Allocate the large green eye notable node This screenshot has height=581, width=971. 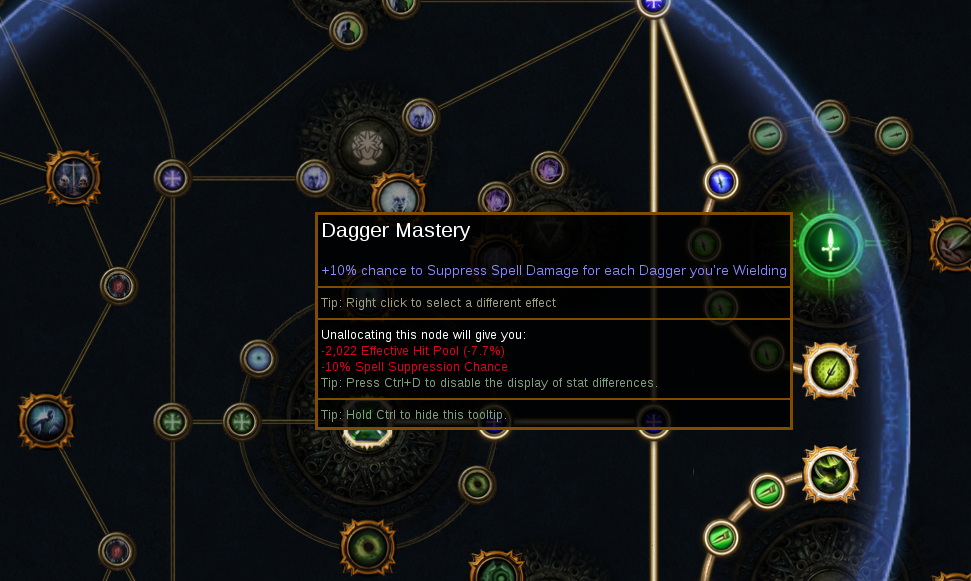(367, 546)
